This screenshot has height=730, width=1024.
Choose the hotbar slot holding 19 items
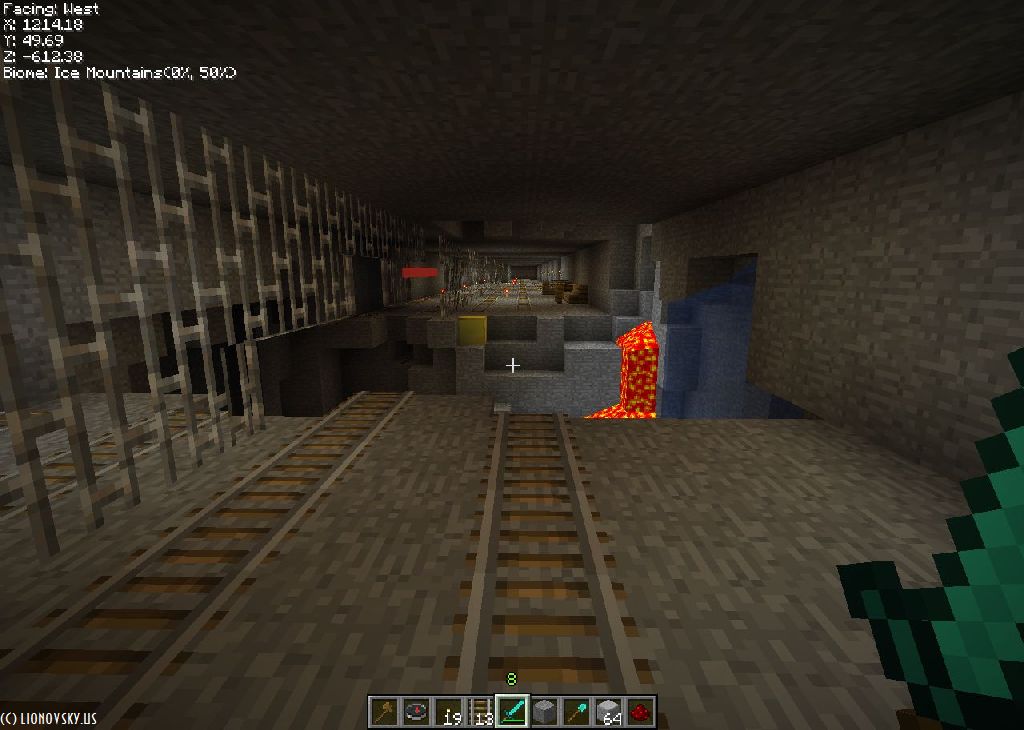[x=448, y=712]
